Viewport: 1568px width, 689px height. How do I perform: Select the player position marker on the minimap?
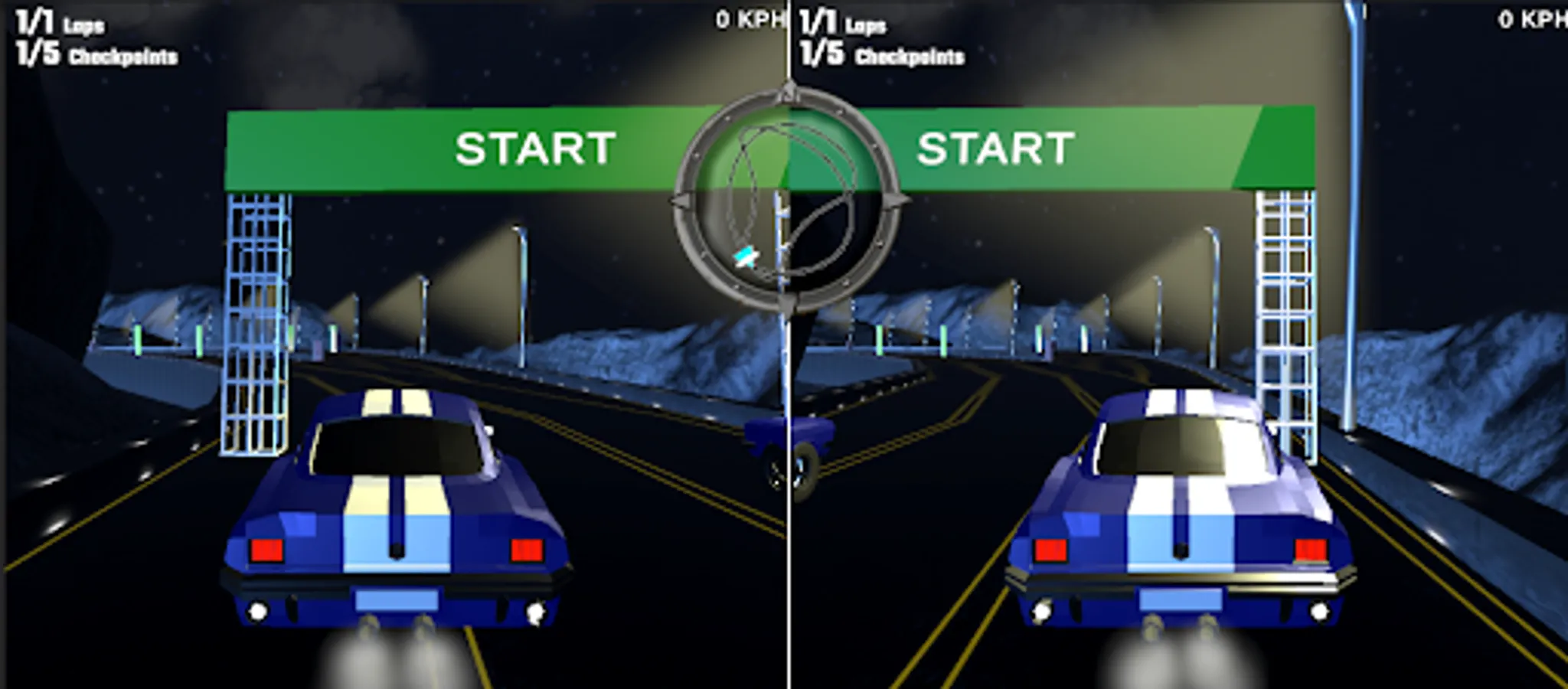(745, 256)
